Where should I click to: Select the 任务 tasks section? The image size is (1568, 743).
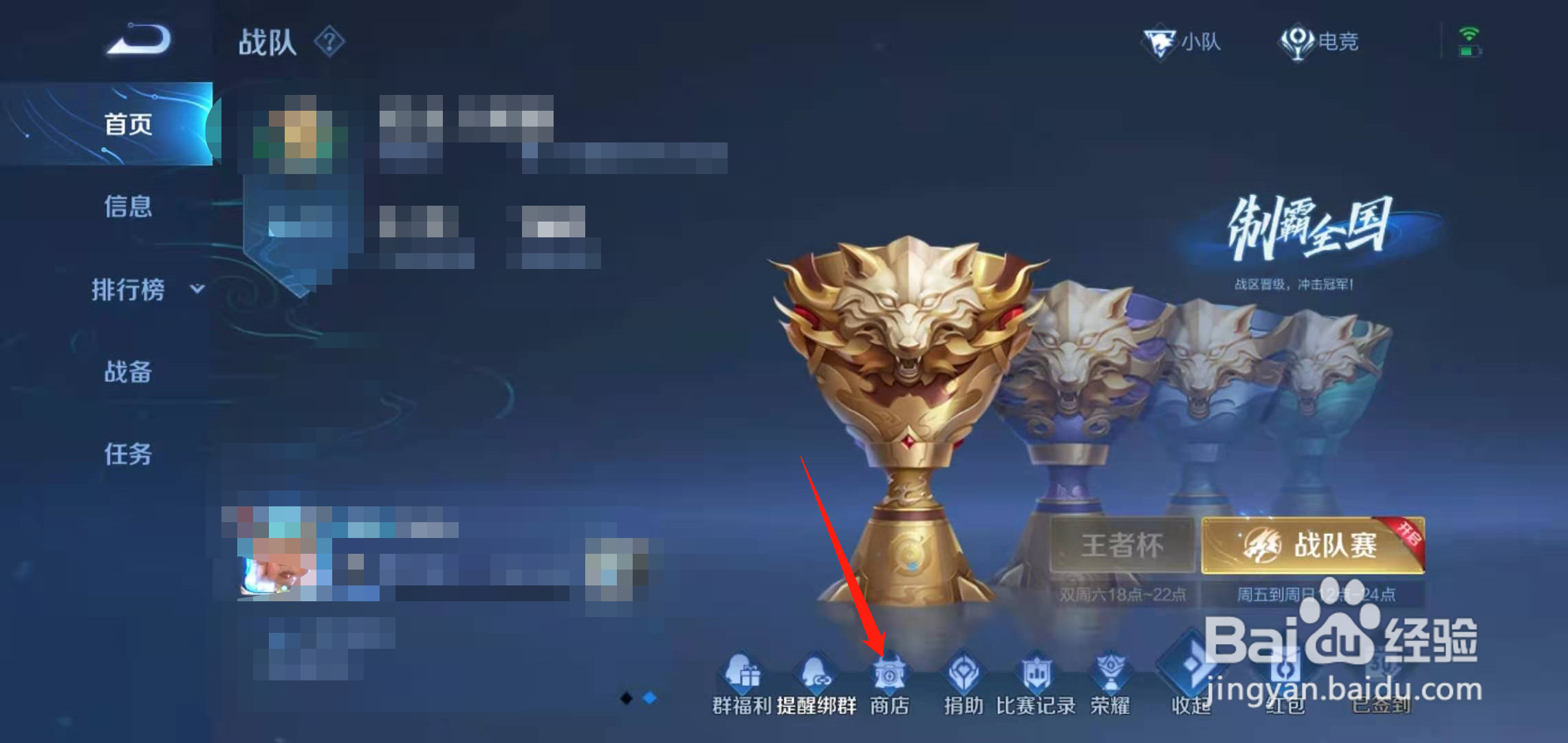pos(127,455)
